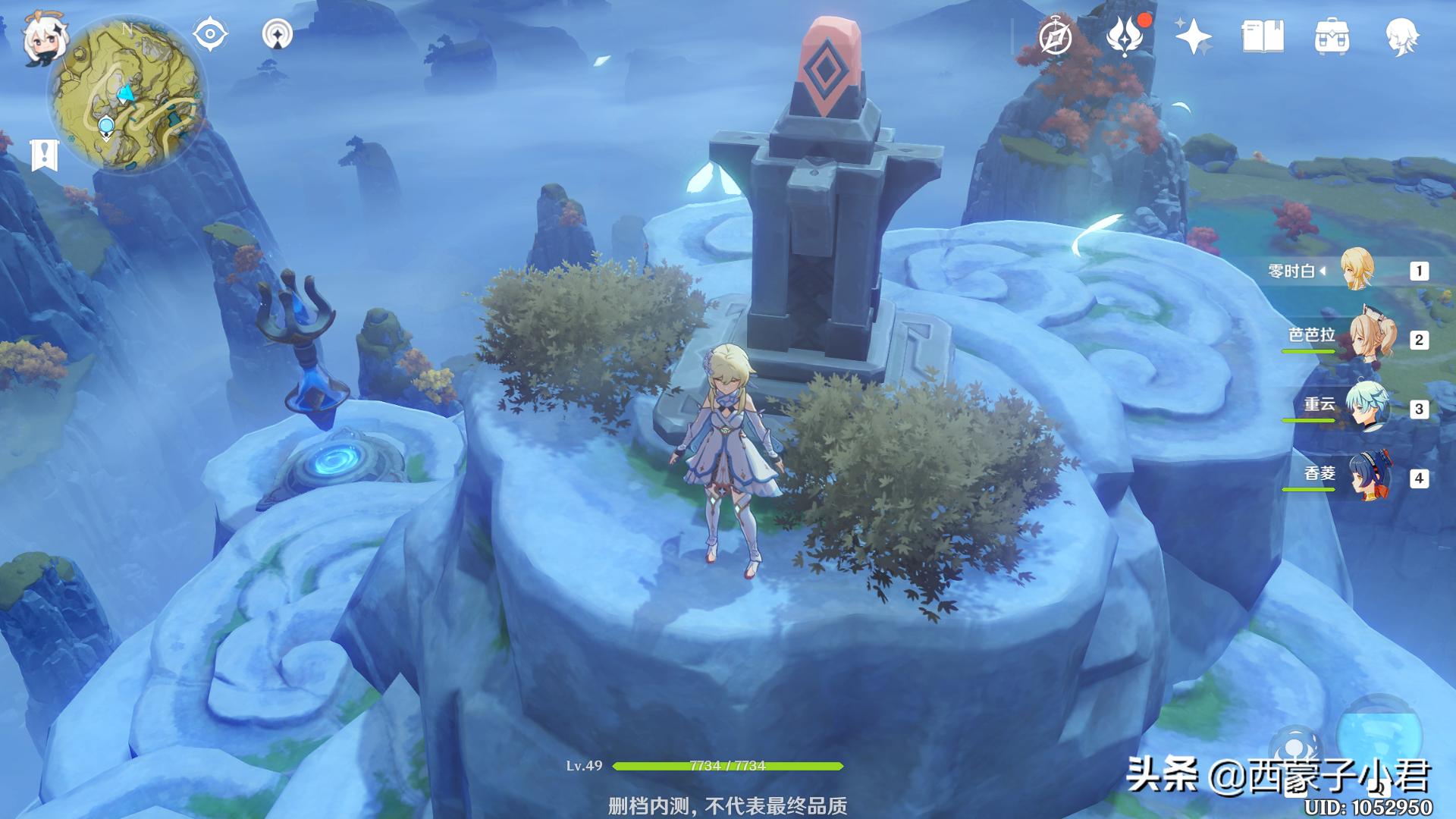This screenshot has width=1456, height=819.
Task: Toggle the elemental sight eye icon
Action: [210, 35]
